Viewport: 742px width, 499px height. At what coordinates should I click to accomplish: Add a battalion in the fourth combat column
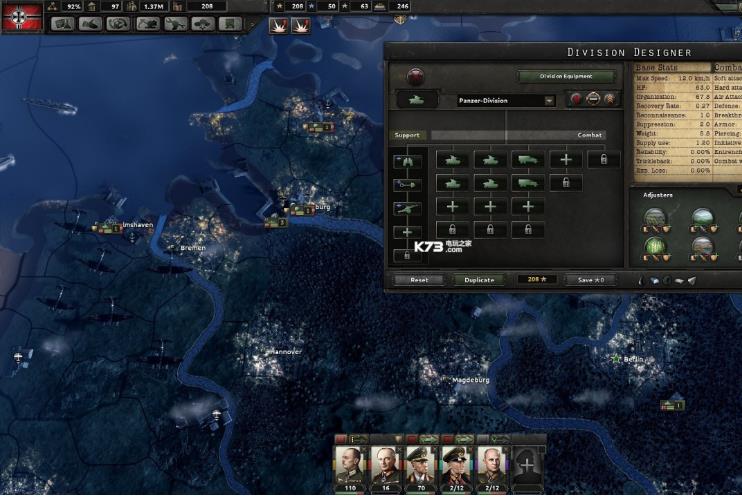(566, 160)
